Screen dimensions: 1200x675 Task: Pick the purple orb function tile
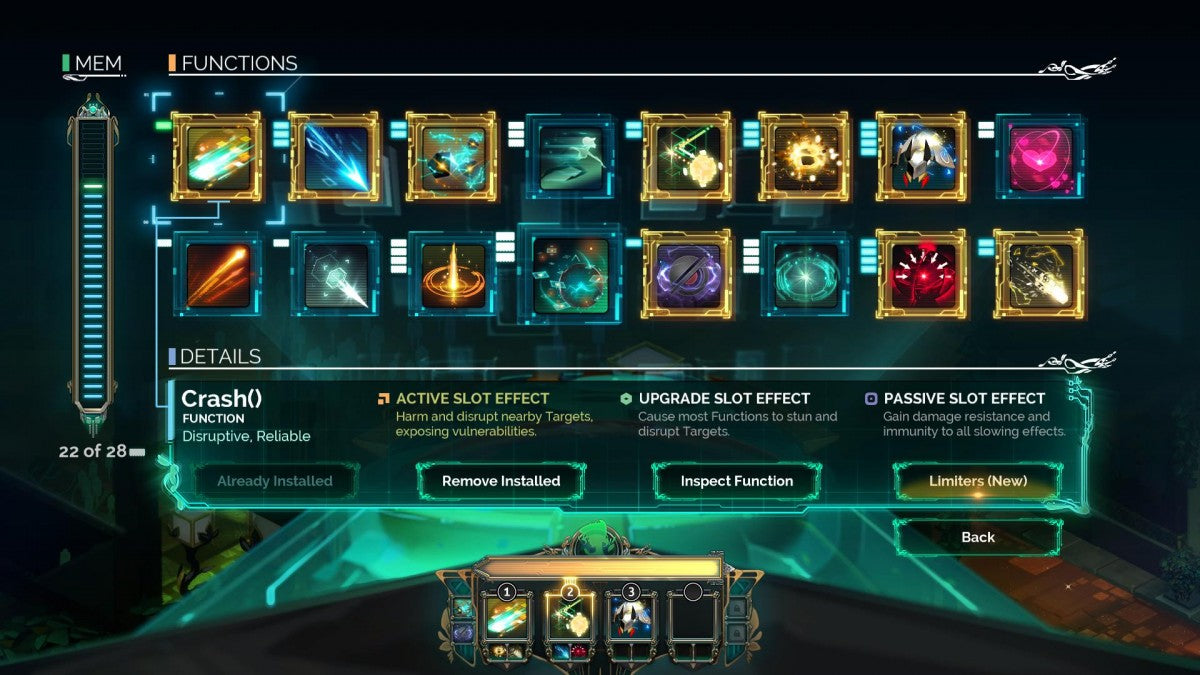point(687,274)
